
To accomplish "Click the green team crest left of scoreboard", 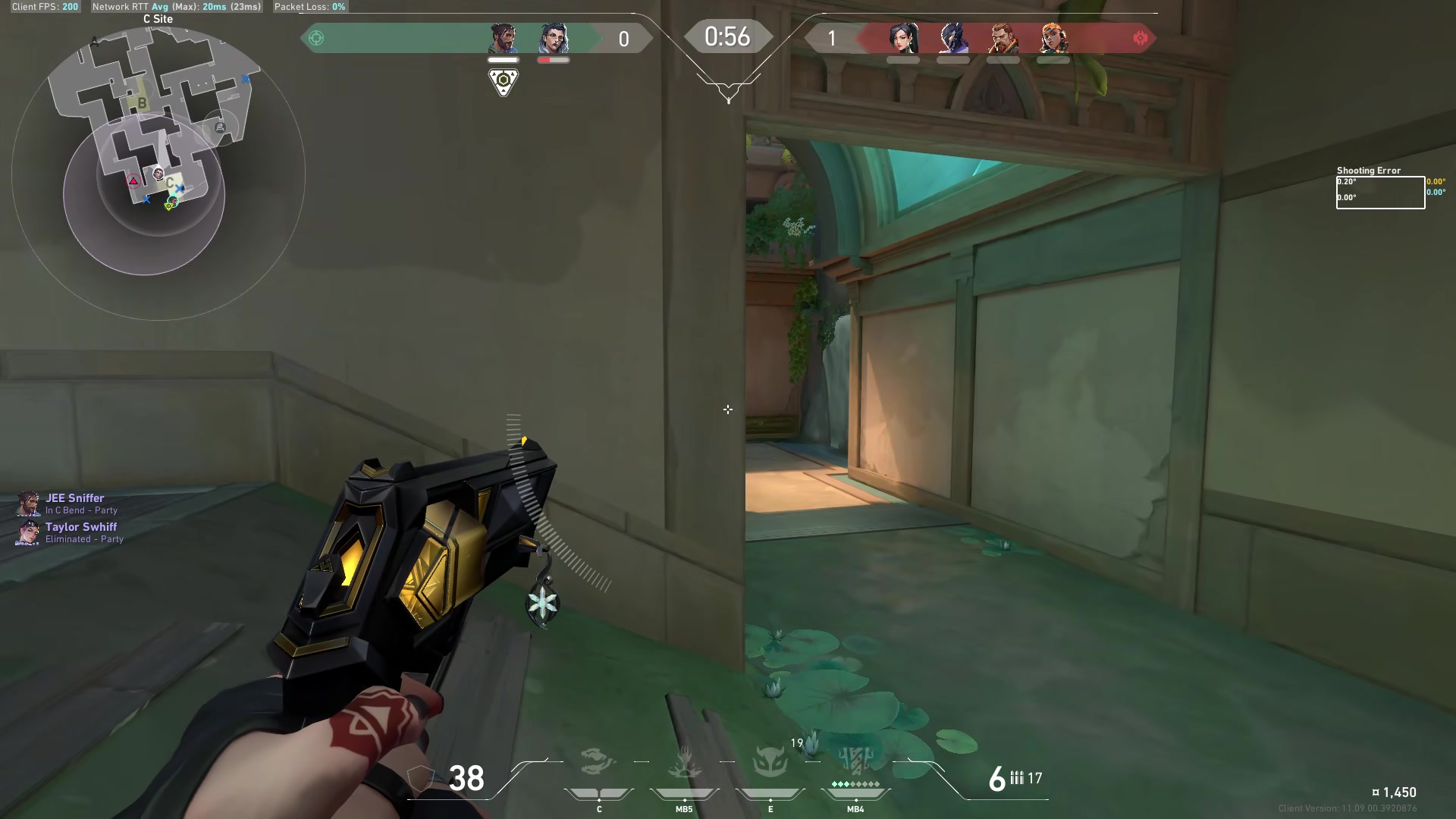I will coord(315,37).
